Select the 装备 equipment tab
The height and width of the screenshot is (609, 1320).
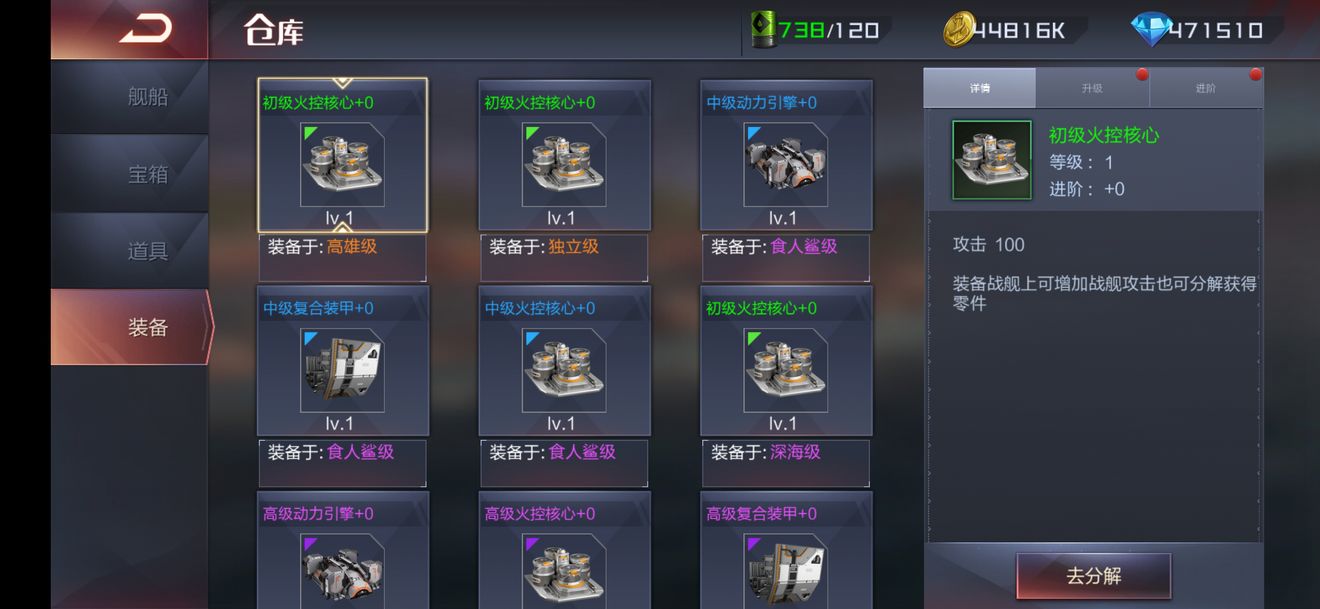point(147,327)
